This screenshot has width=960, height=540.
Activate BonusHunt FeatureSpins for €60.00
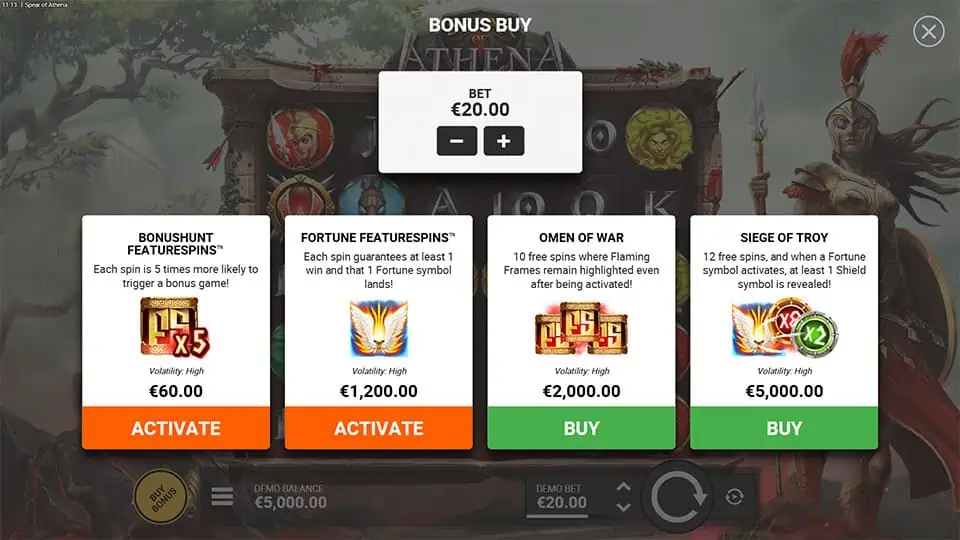176,428
